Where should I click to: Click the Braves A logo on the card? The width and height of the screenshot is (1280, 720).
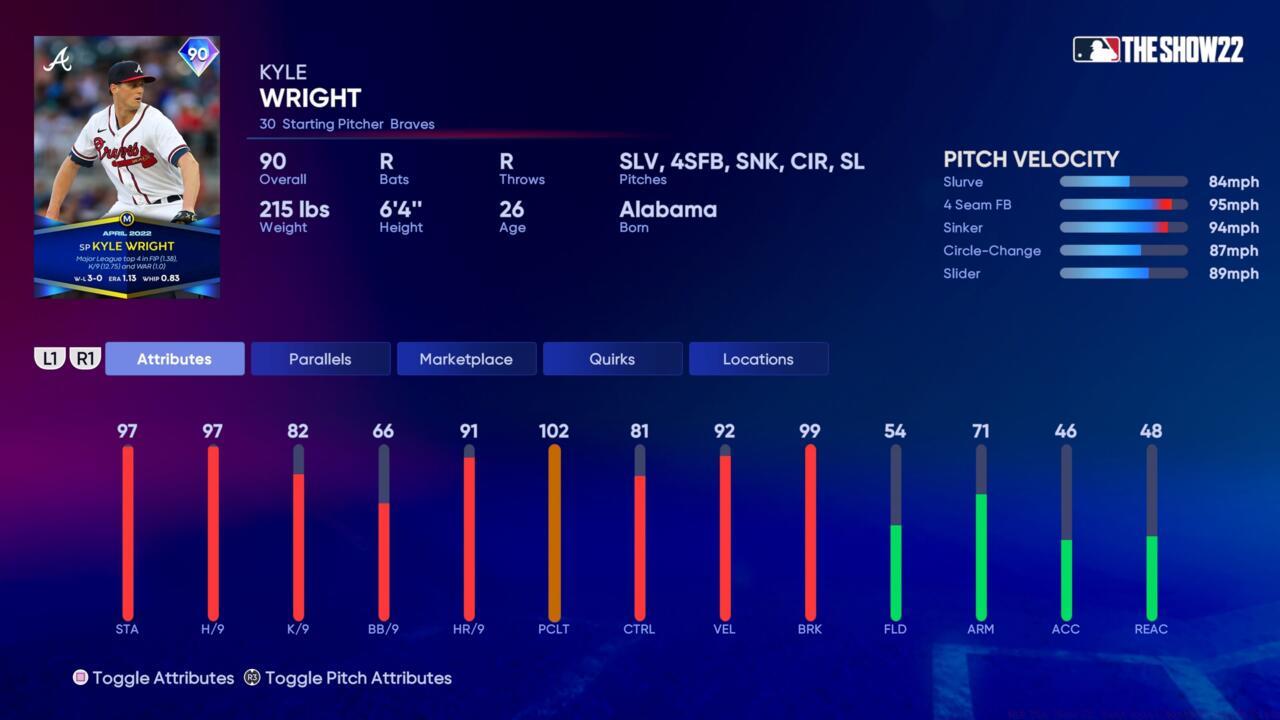click(60, 59)
